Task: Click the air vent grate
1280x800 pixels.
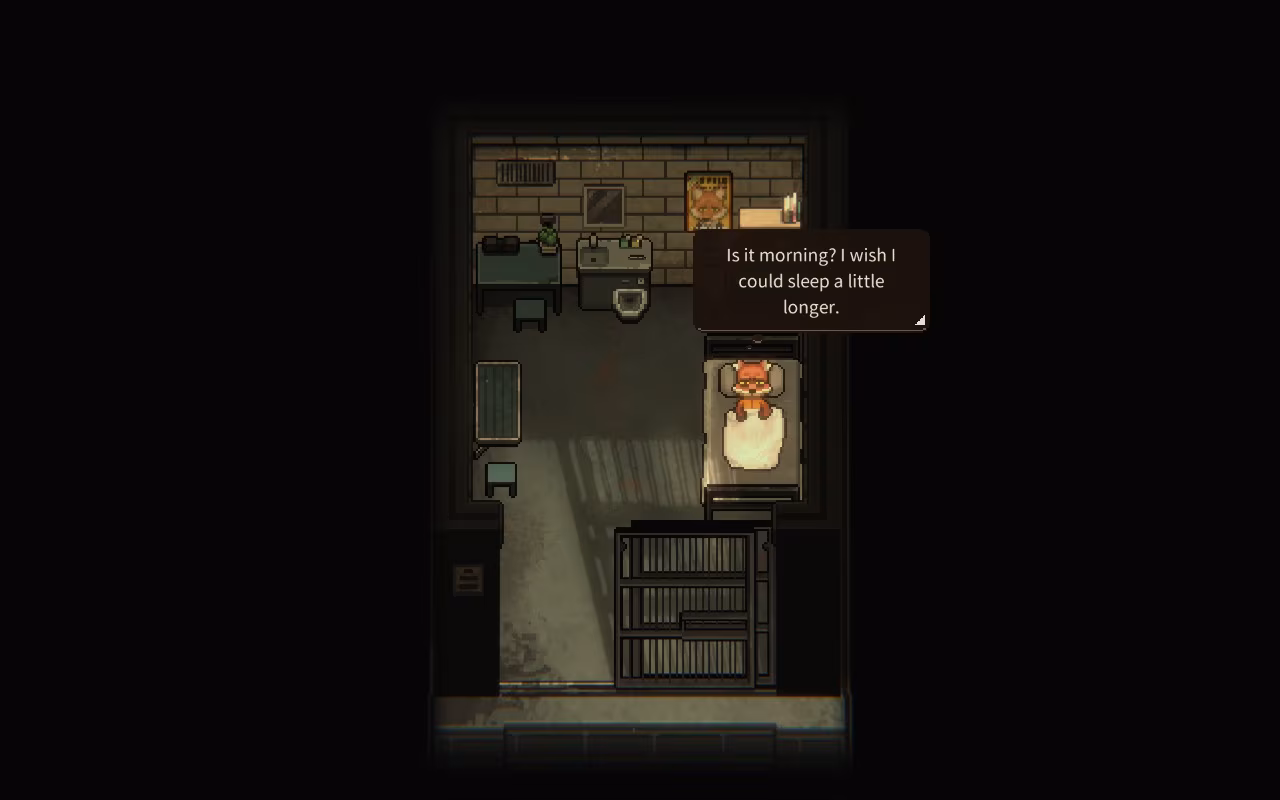Action: (x=525, y=174)
